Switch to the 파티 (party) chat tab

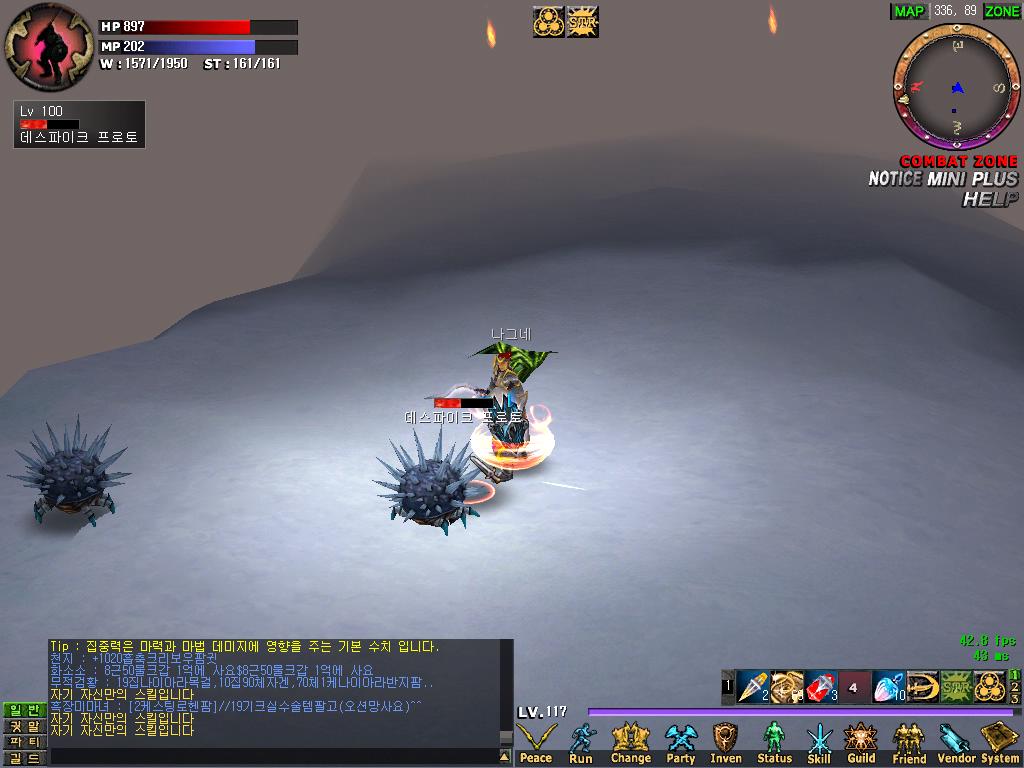click(x=24, y=742)
